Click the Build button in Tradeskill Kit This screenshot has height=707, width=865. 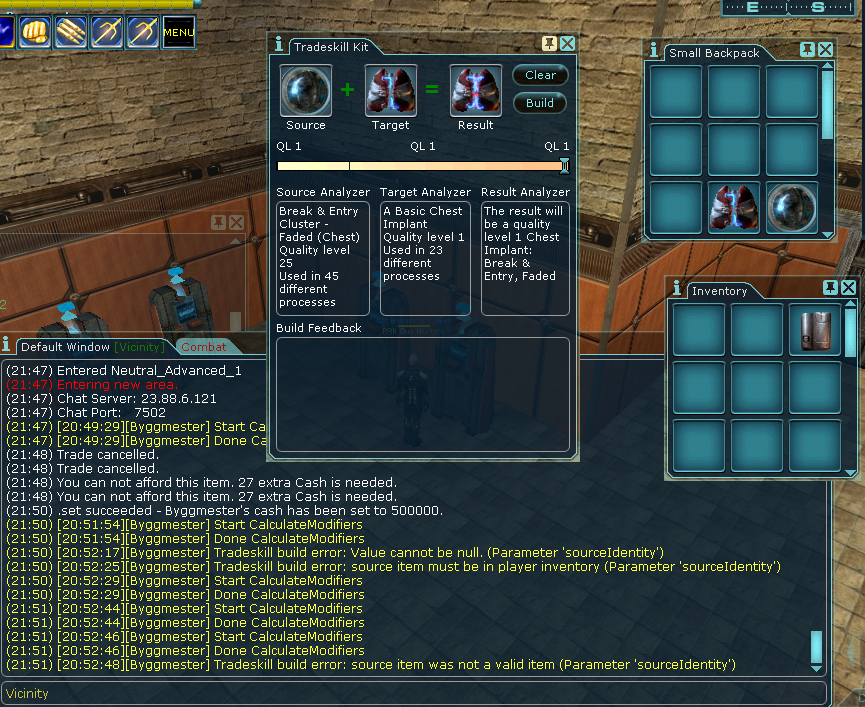coord(540,103)
